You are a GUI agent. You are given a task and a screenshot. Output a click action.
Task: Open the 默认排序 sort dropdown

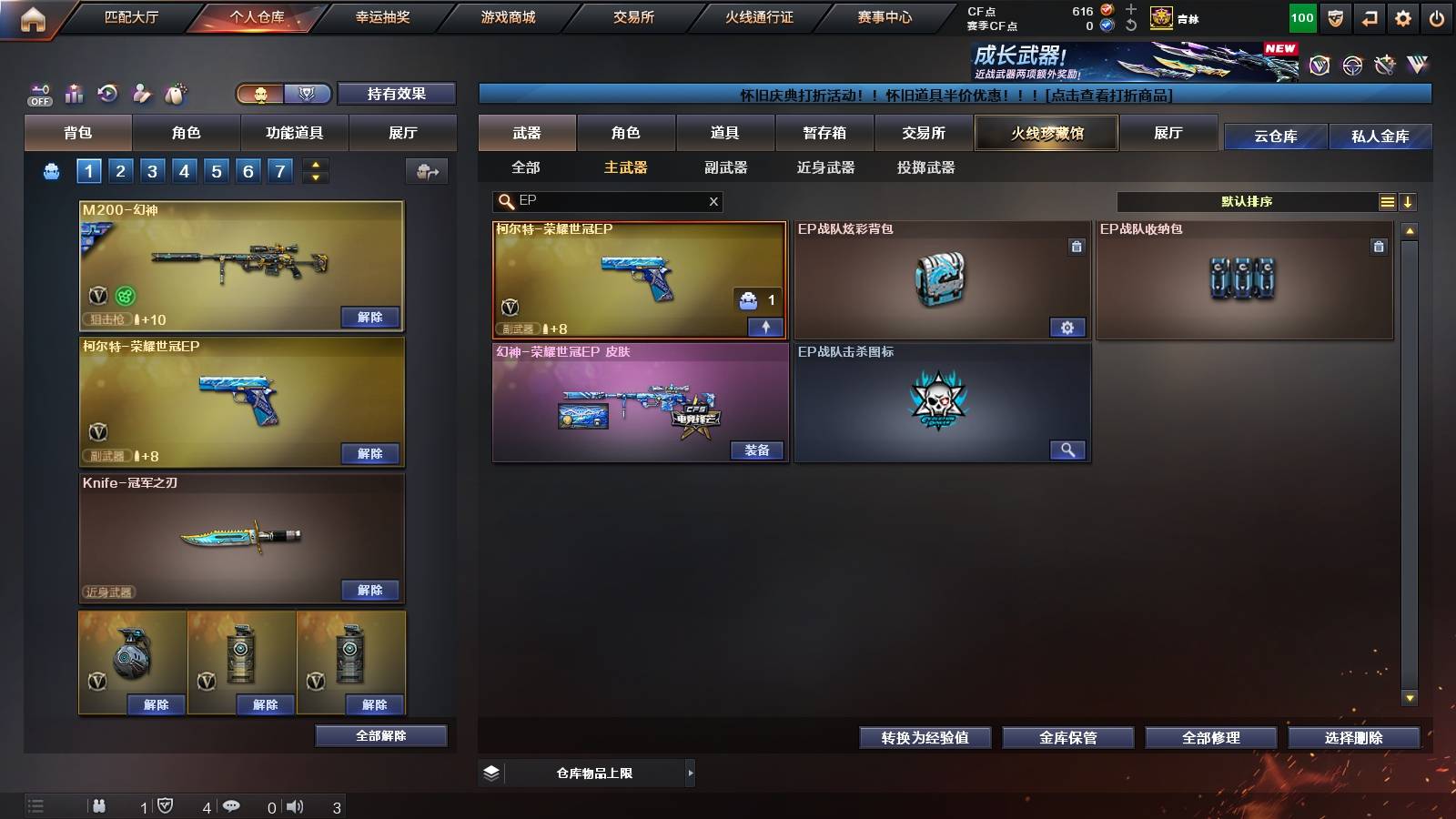point(1247,201)
